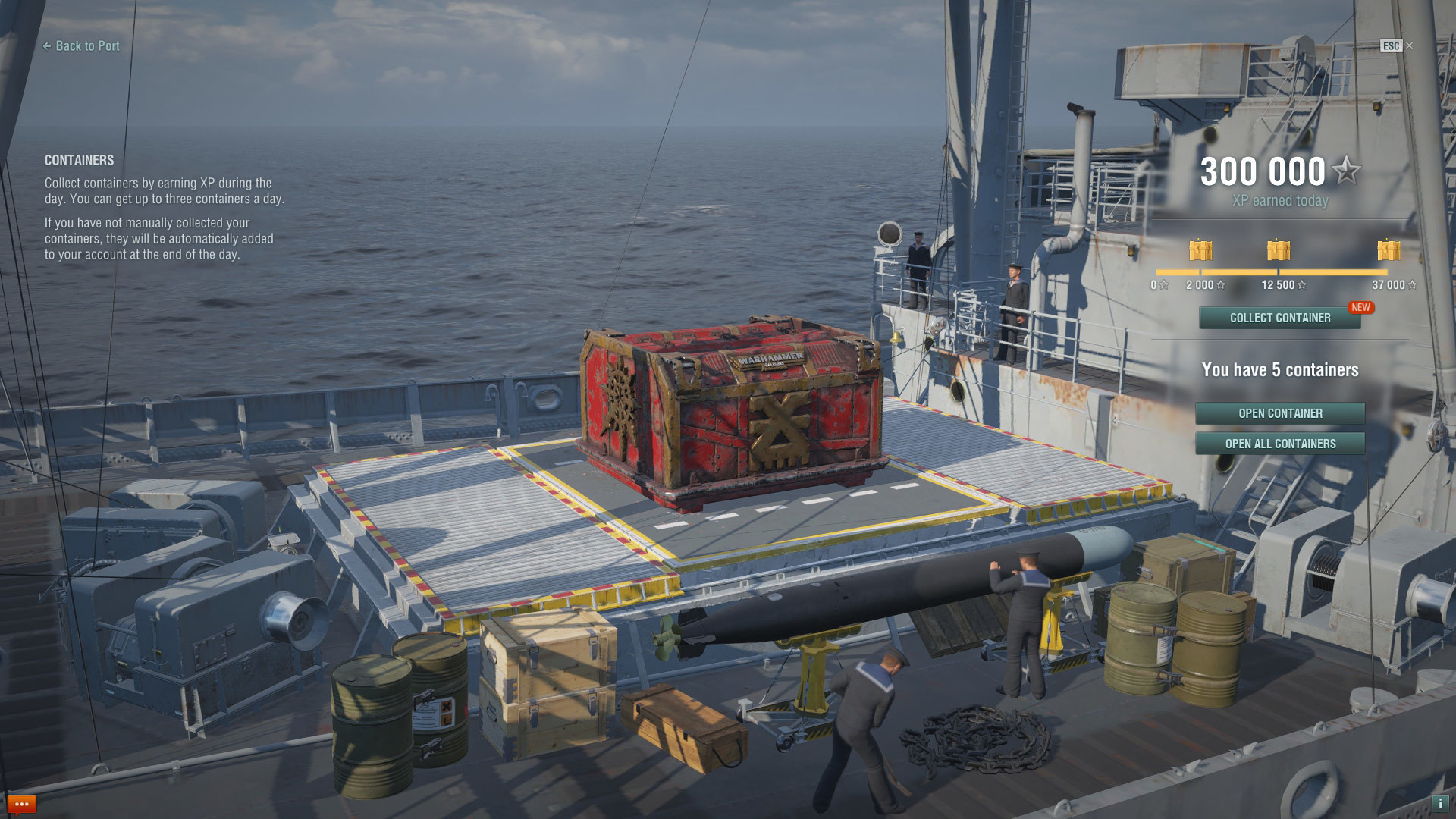Click the close X beside ESC
Viewport: 1456px width, 819px height.
tap(1410, 46)
